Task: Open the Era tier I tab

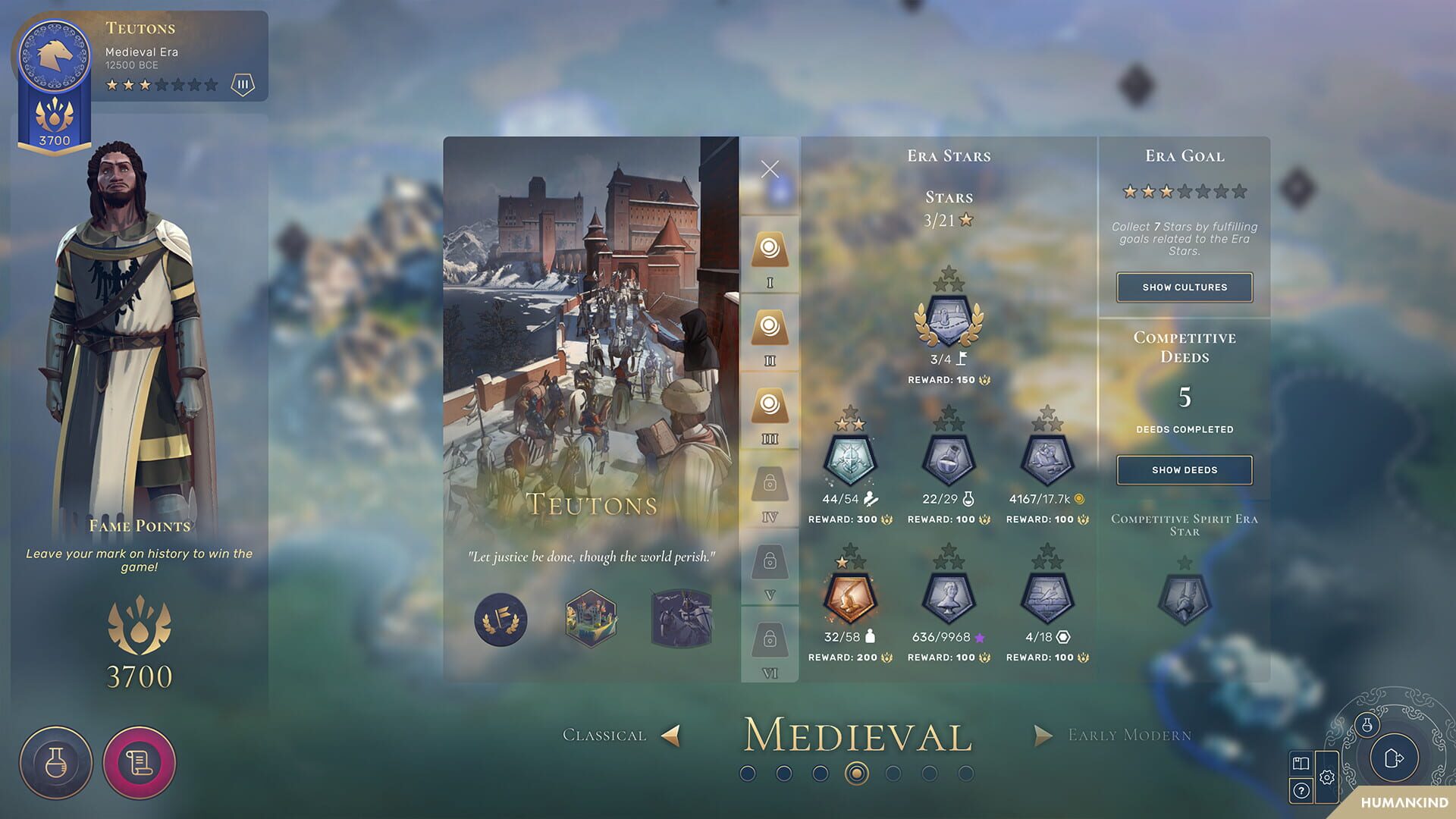Action: tap(770, 250)
